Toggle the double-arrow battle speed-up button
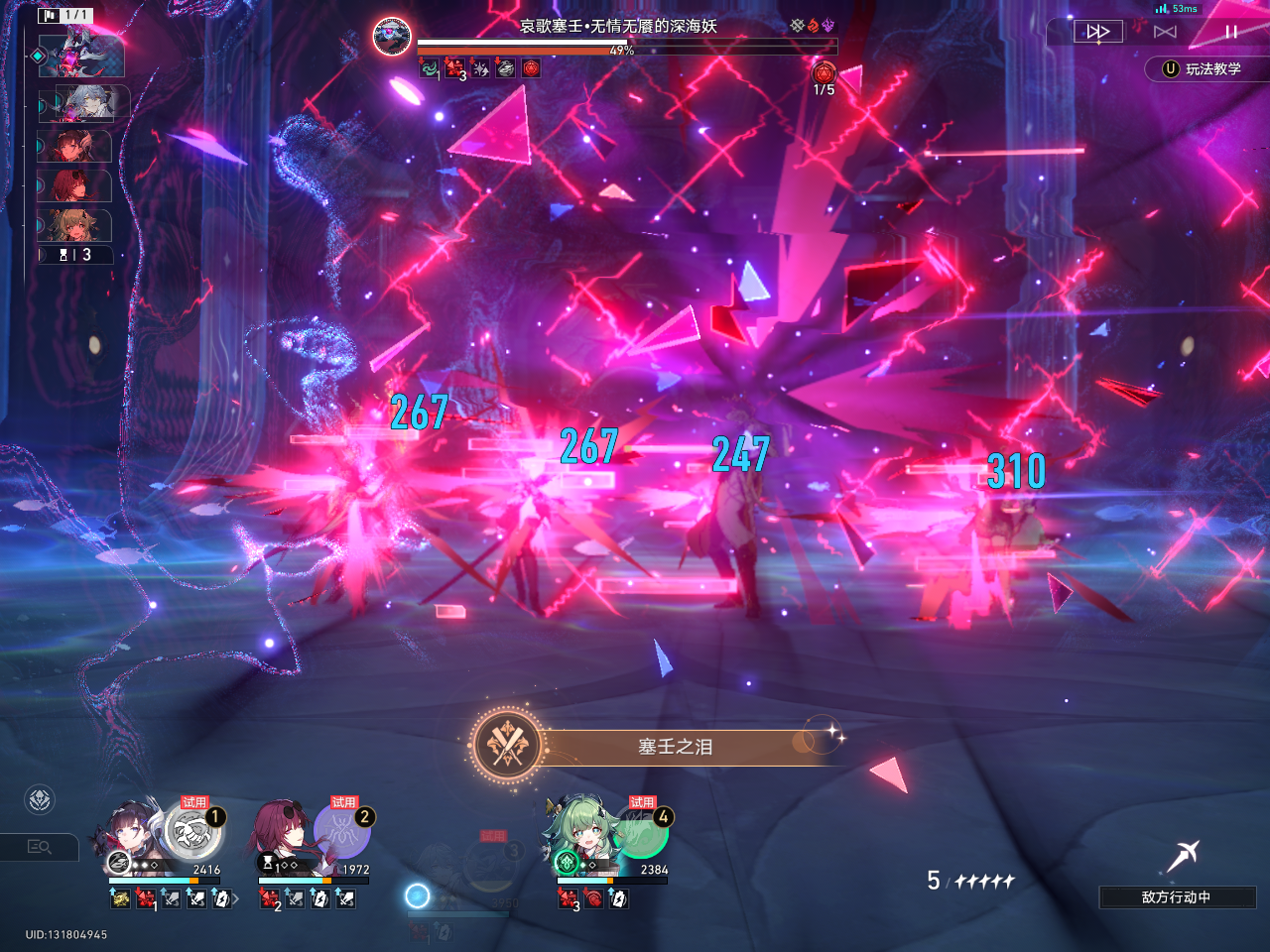Screen dimensions: 1270x952 point(1097,32)
